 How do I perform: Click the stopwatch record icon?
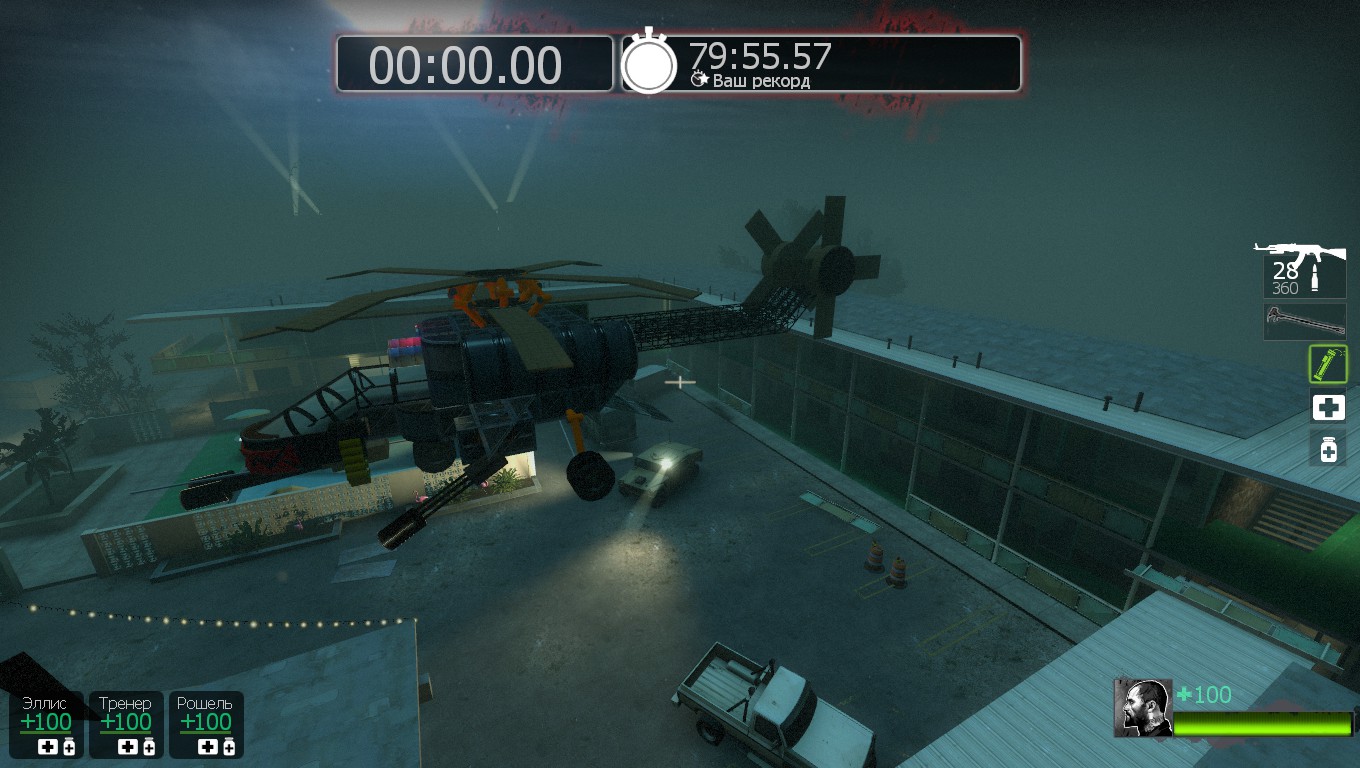point(650,63)
